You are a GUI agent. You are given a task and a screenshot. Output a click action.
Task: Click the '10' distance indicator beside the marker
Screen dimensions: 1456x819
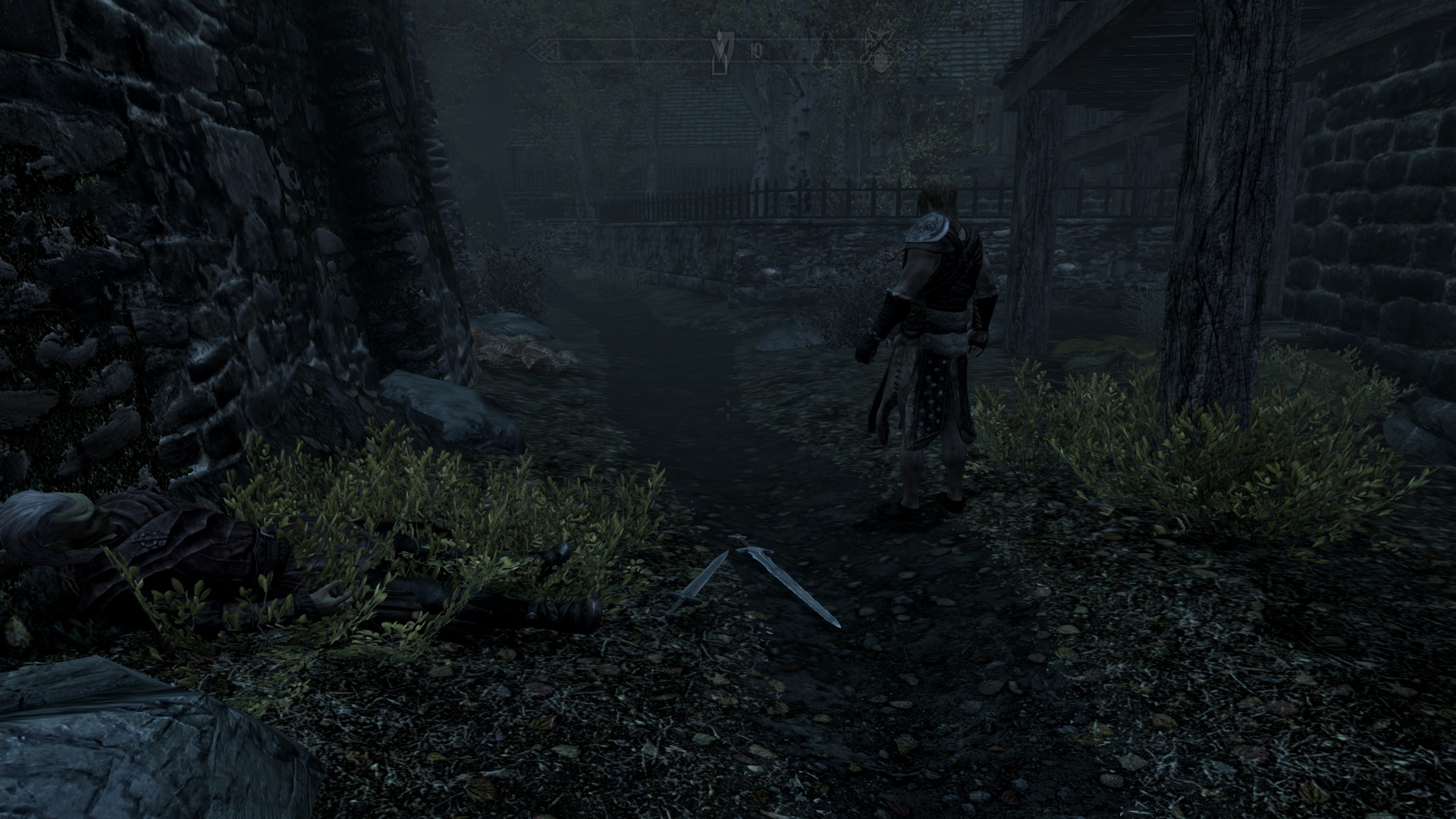755,50
